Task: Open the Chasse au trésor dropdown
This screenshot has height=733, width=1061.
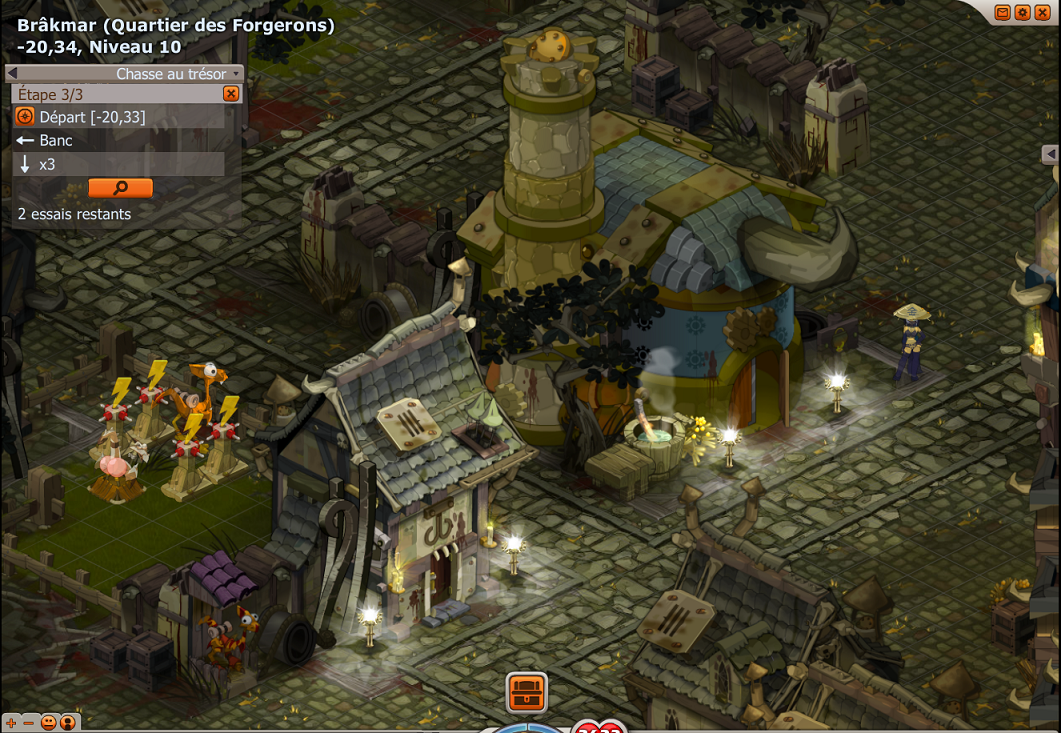Action: [236, 74]
